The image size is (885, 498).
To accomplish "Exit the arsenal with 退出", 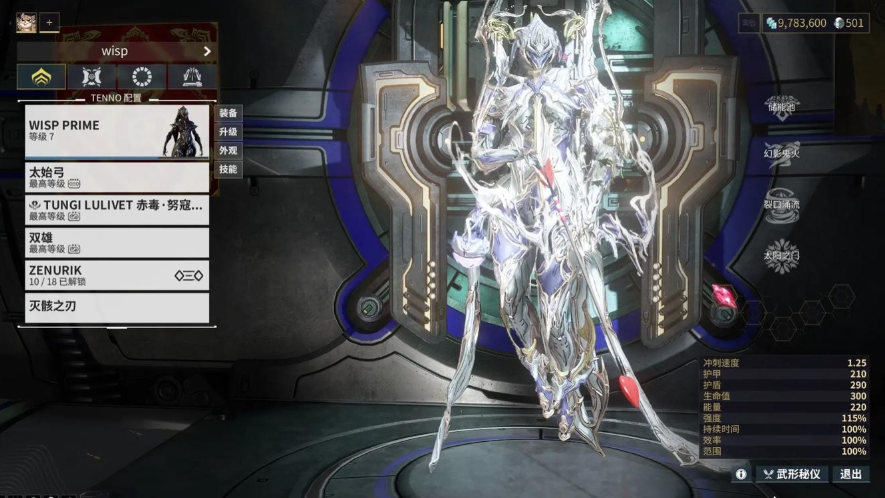I will (851, 475).
